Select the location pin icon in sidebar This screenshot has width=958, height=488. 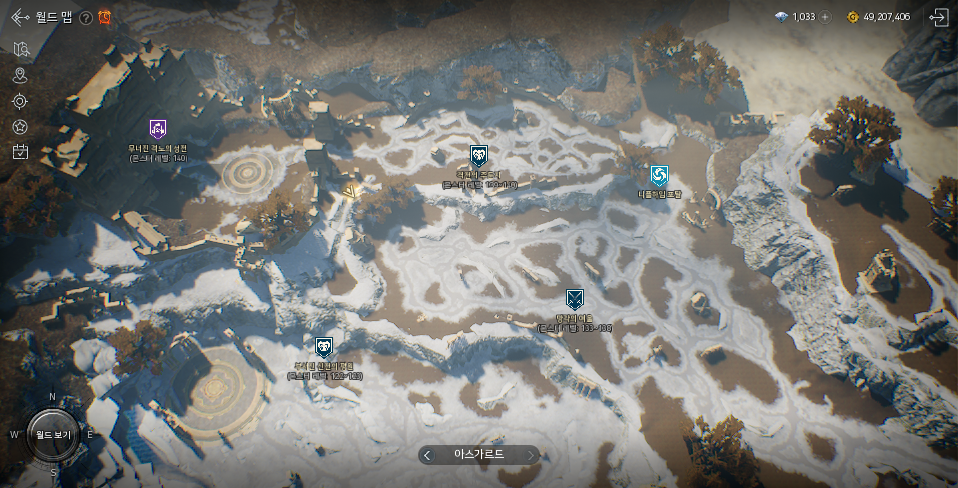coord(20,75)
